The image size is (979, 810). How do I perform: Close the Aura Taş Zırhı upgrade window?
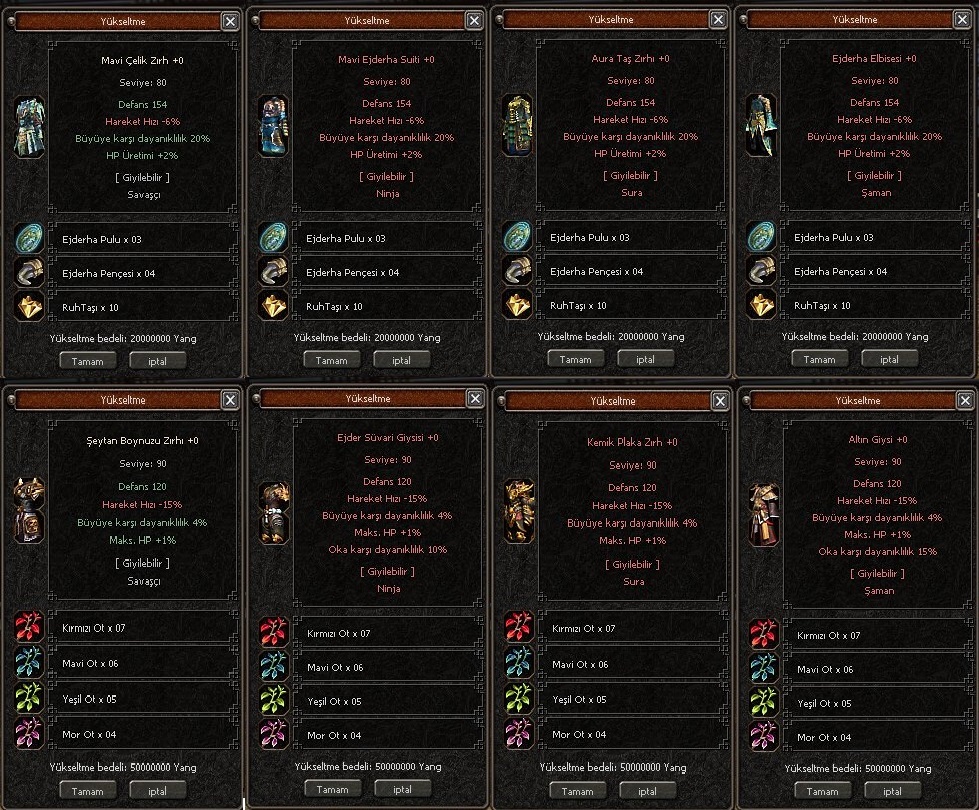[718, 19]
